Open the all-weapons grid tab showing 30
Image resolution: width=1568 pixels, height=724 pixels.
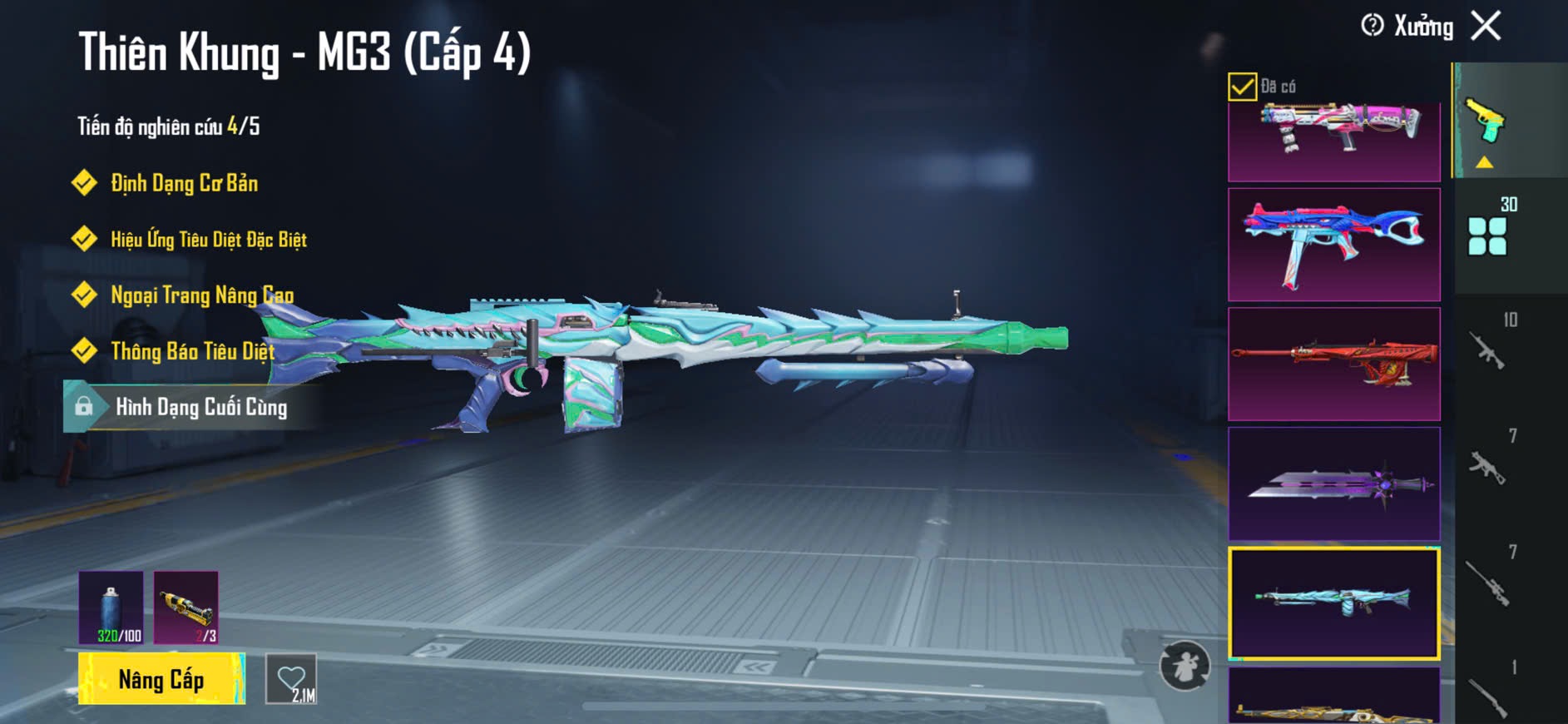tap(1489, 233)
